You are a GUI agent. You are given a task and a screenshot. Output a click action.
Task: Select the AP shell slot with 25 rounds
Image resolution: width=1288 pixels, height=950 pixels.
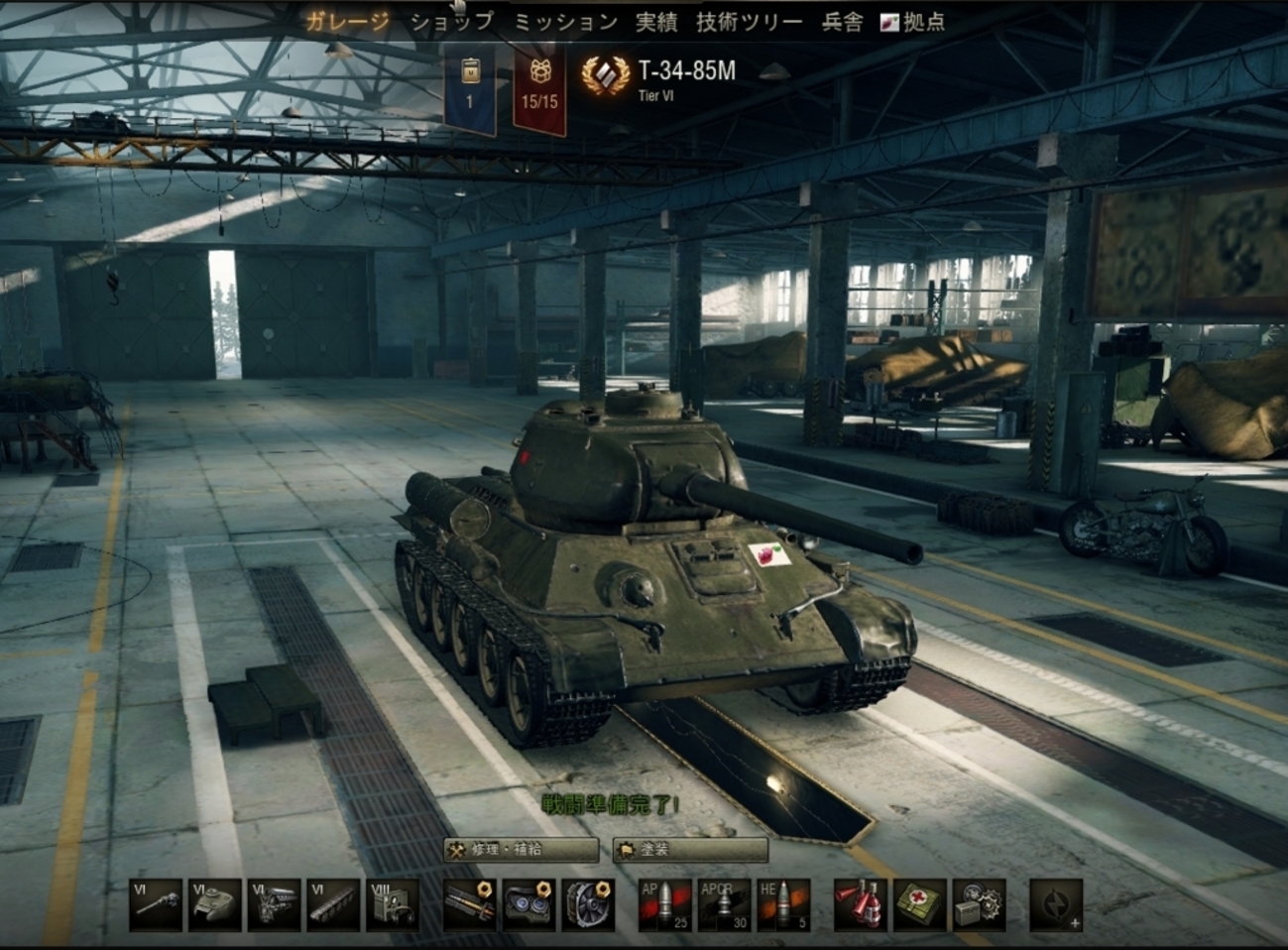click(664, 904)
